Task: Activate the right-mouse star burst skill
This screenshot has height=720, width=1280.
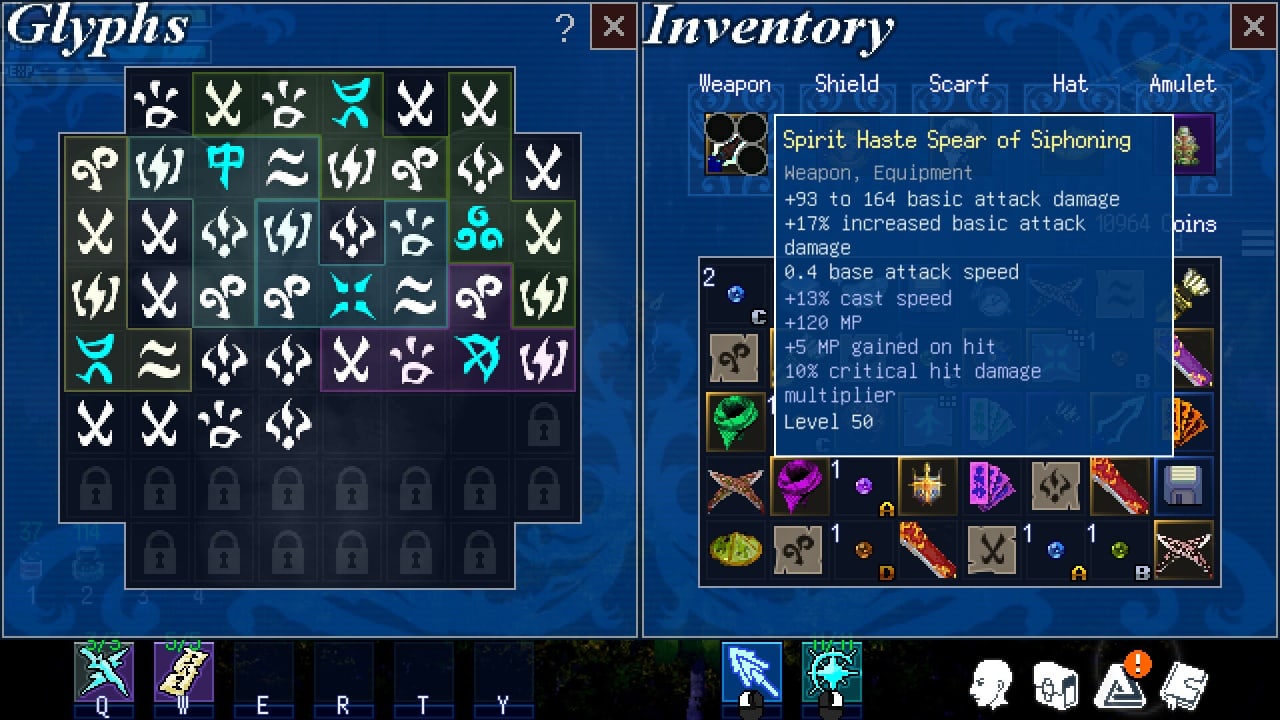Action: point(831,672)
